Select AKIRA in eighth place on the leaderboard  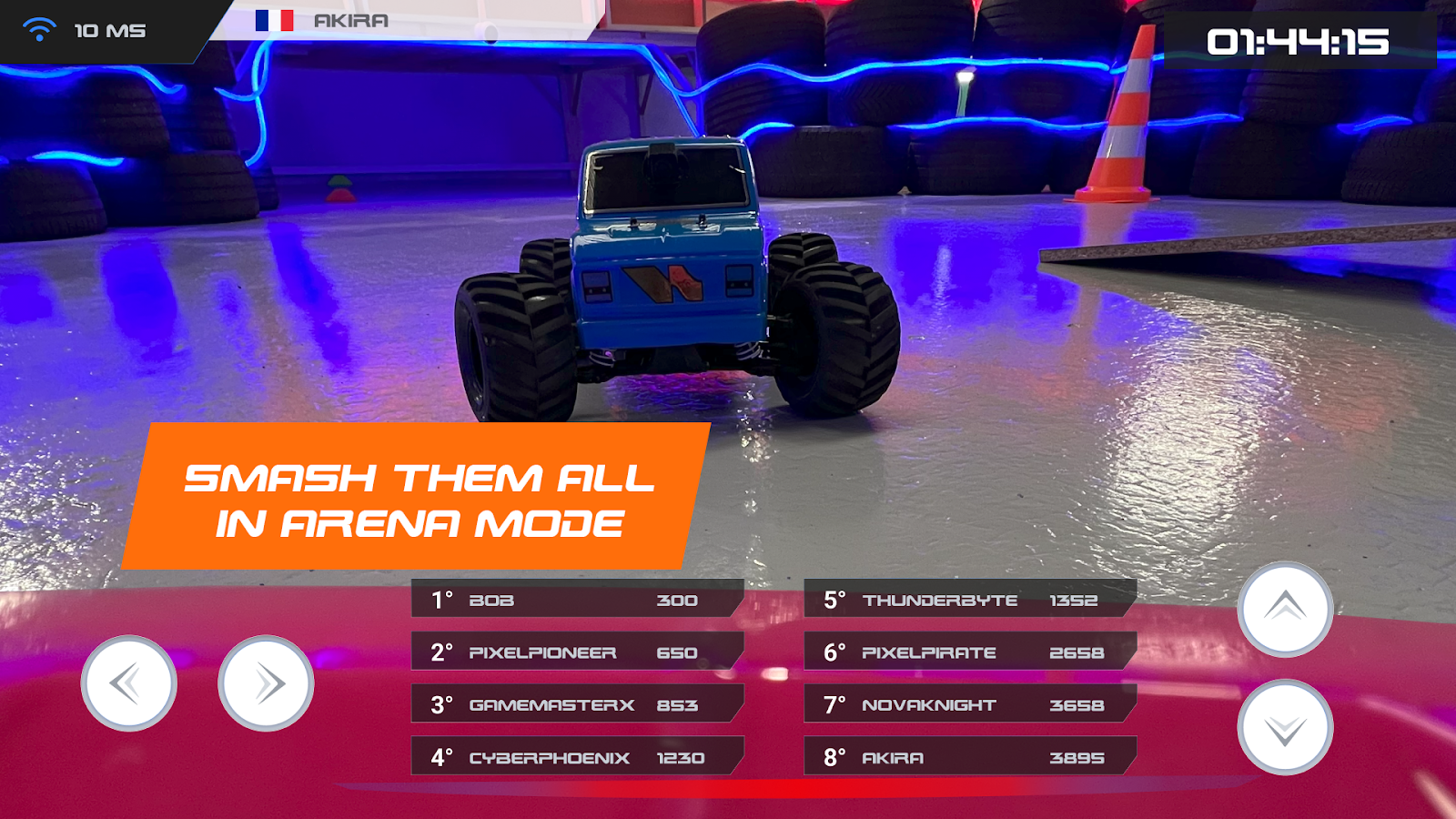[x=965, y=756]
